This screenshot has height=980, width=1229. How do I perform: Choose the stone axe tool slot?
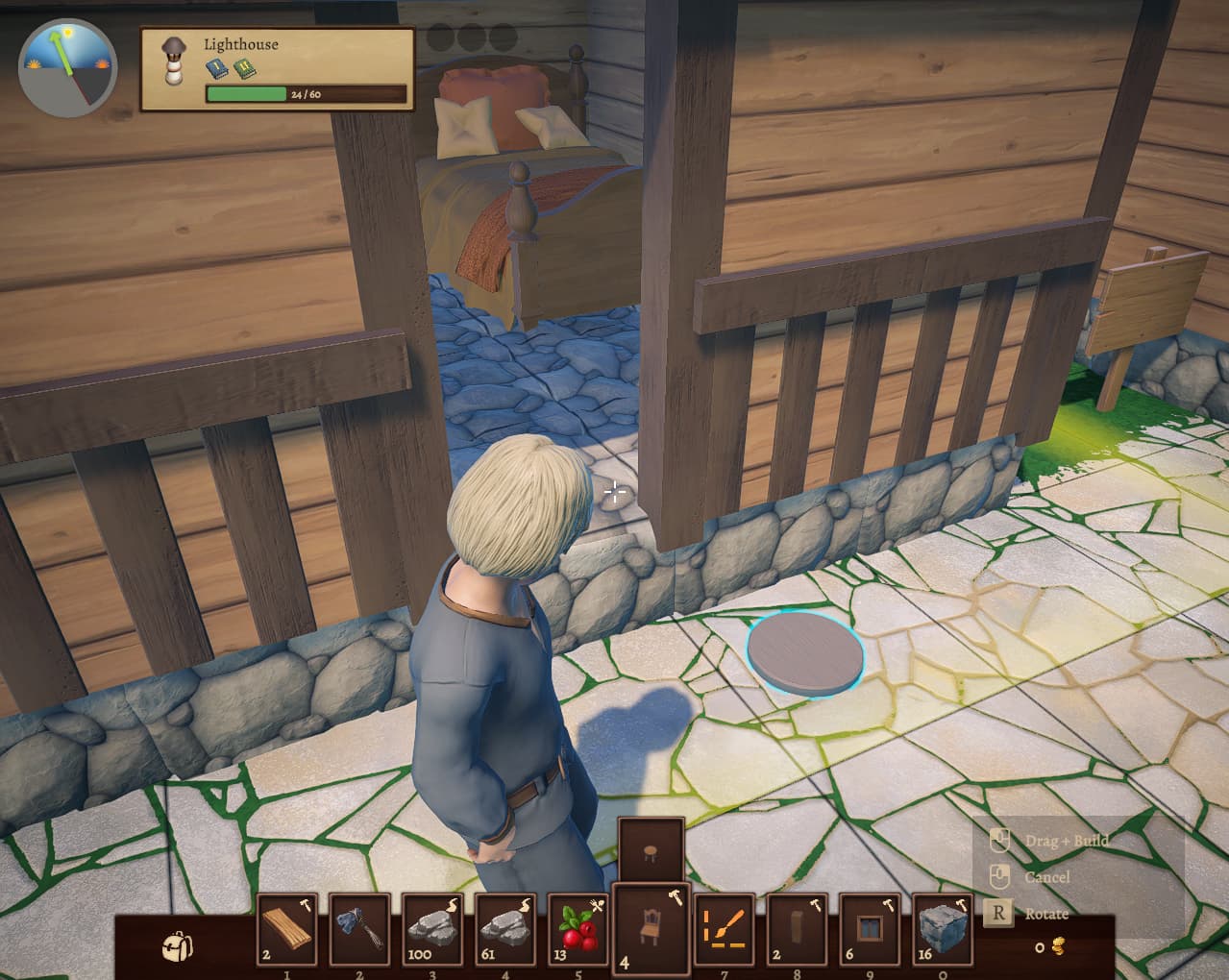coord(359,929)
